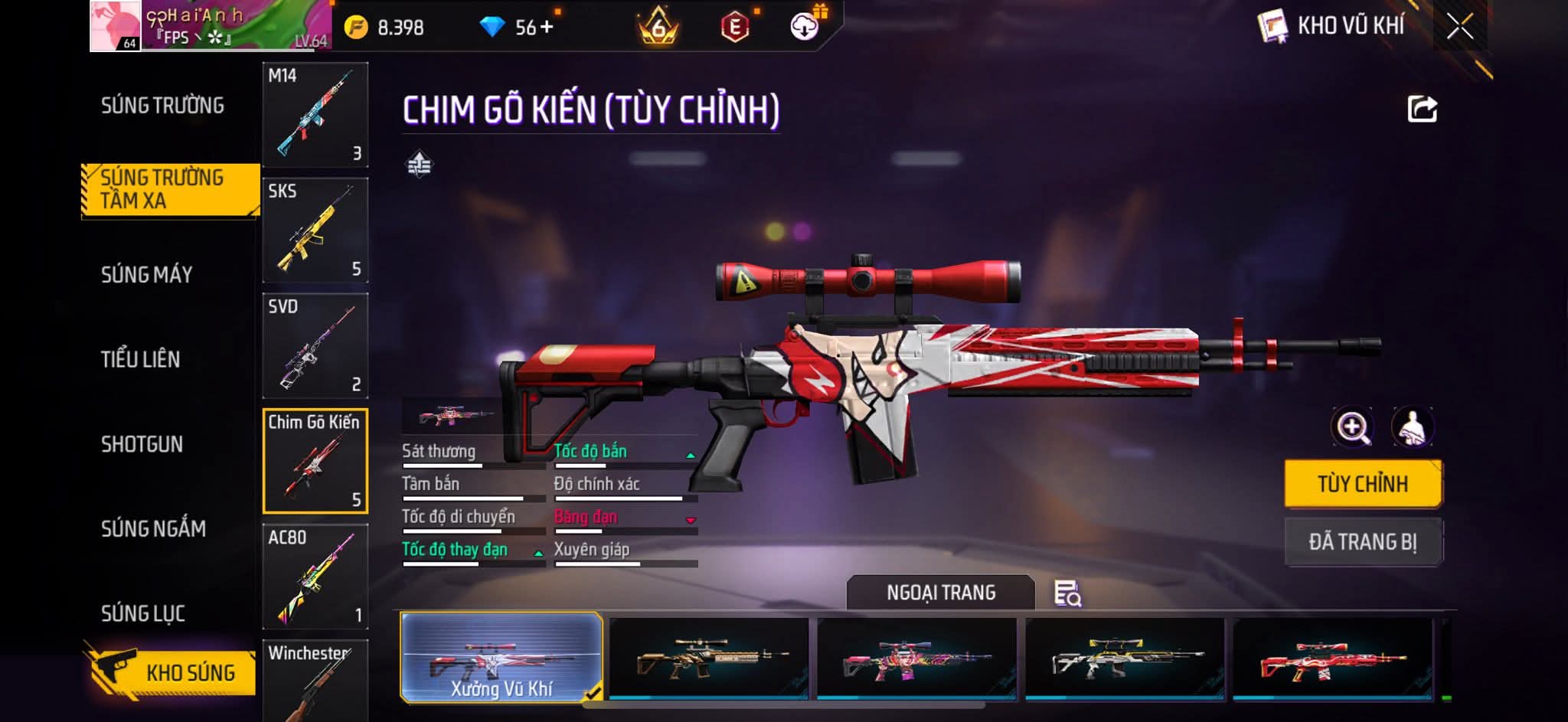This screenshot has height=722, width=1568.
Task: Click the Đã Trang Bị button
Action: [x=1363, y=542]
